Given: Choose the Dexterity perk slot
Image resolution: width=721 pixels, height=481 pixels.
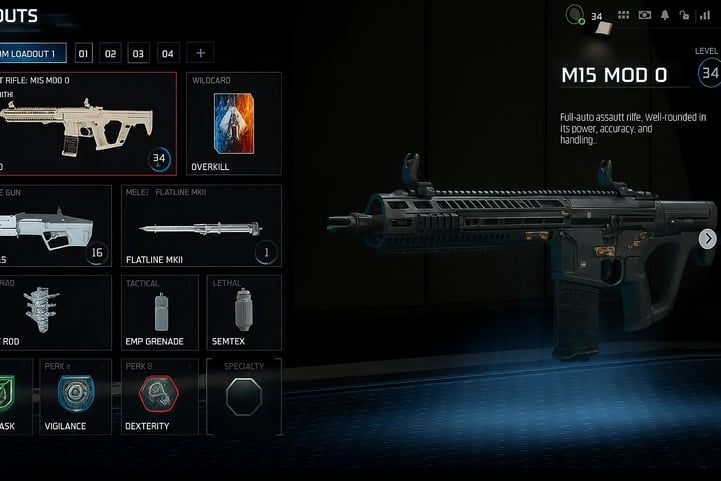Looking at the screenshot, I should tap(159, 397).
